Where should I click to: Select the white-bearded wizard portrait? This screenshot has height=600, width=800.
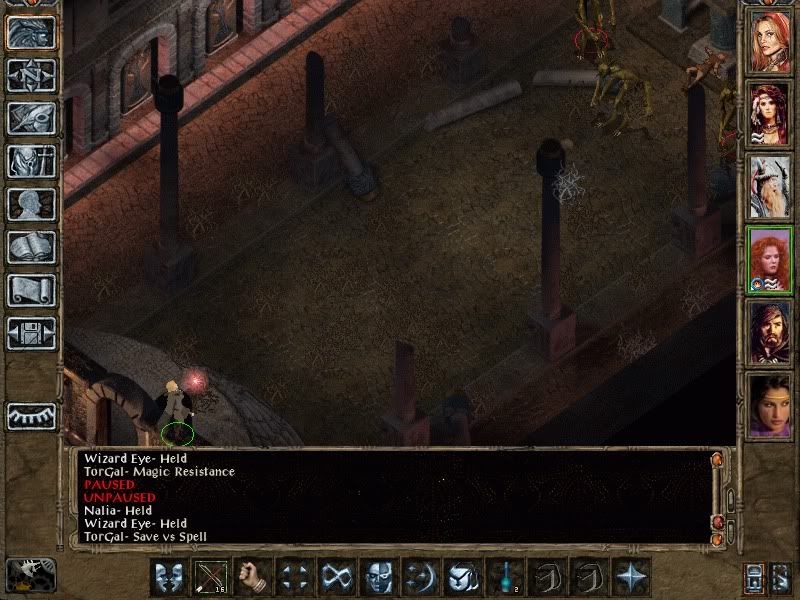[x=770, y=185]
